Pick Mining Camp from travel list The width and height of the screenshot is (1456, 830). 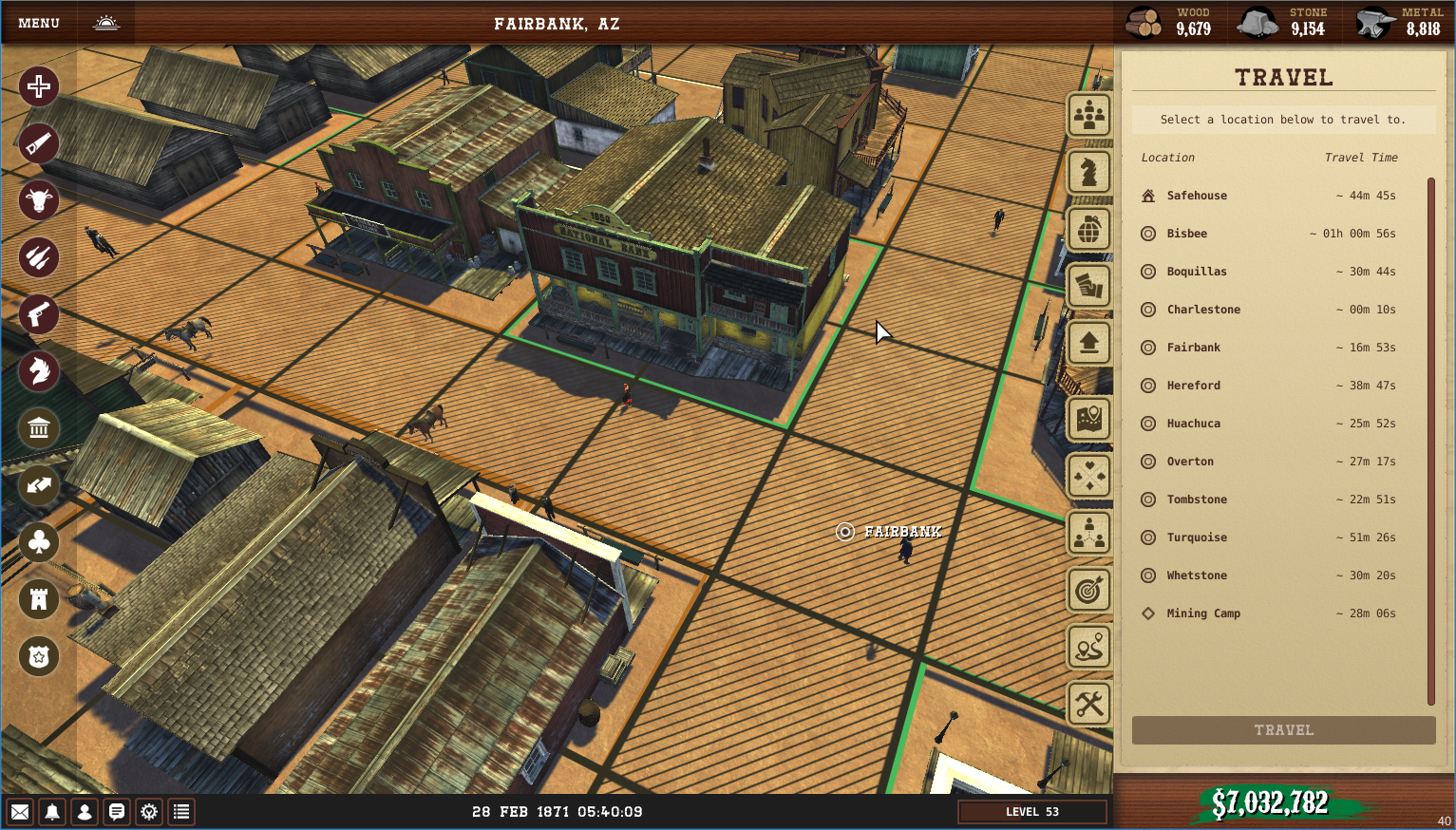tap(1202, 613)
